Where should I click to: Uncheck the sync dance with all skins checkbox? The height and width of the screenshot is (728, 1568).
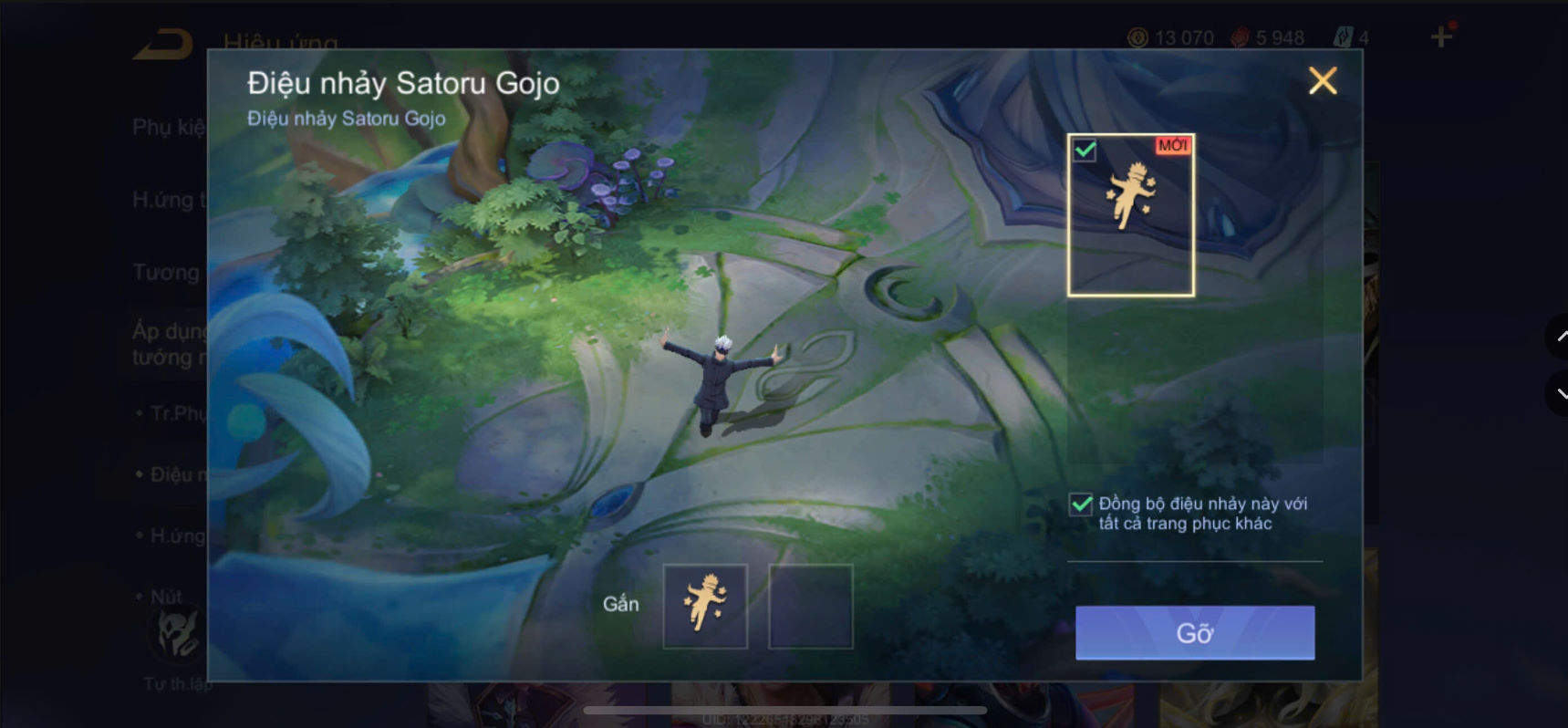[1079, 504]
